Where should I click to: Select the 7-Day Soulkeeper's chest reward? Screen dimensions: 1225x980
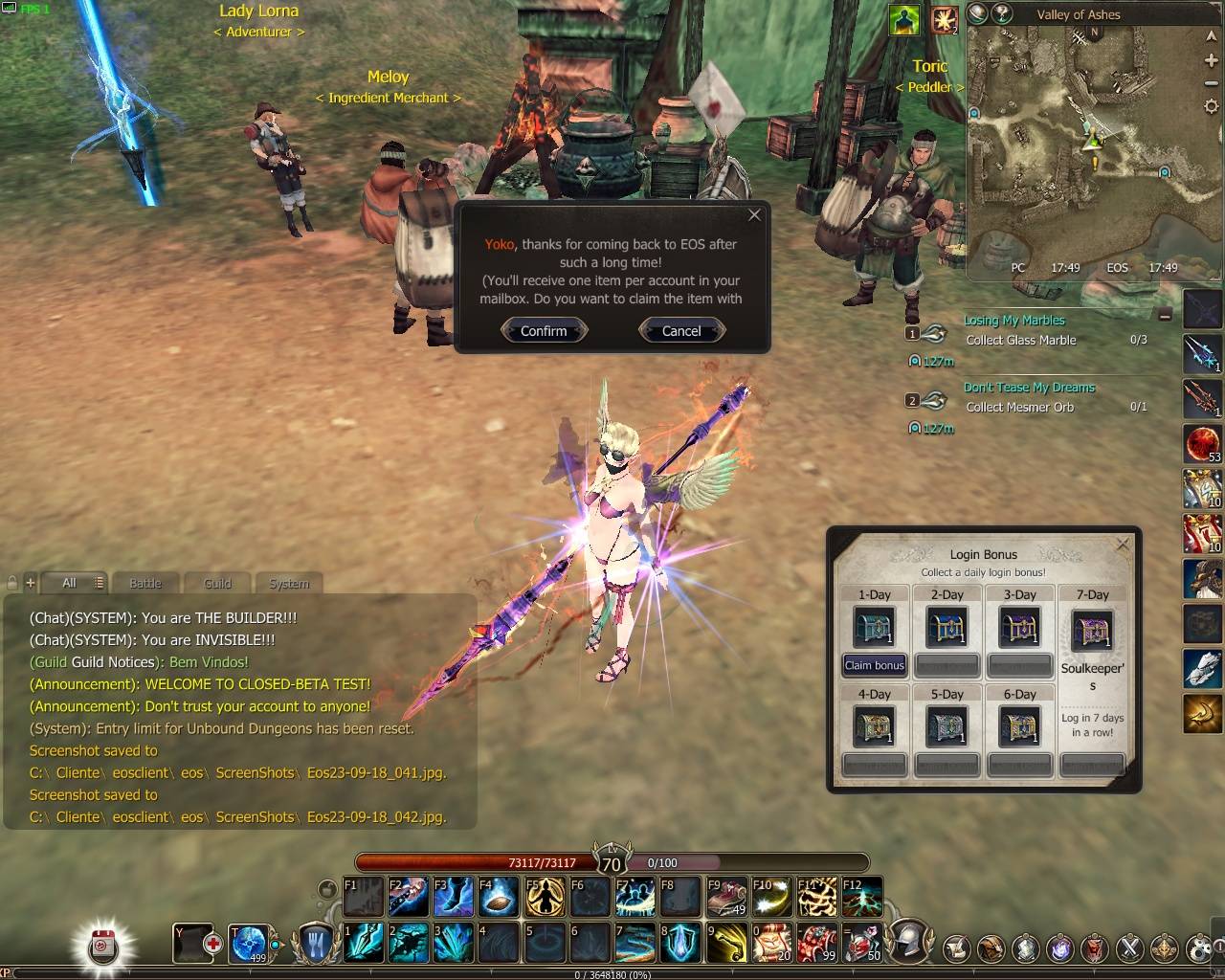pos(1092,631)
